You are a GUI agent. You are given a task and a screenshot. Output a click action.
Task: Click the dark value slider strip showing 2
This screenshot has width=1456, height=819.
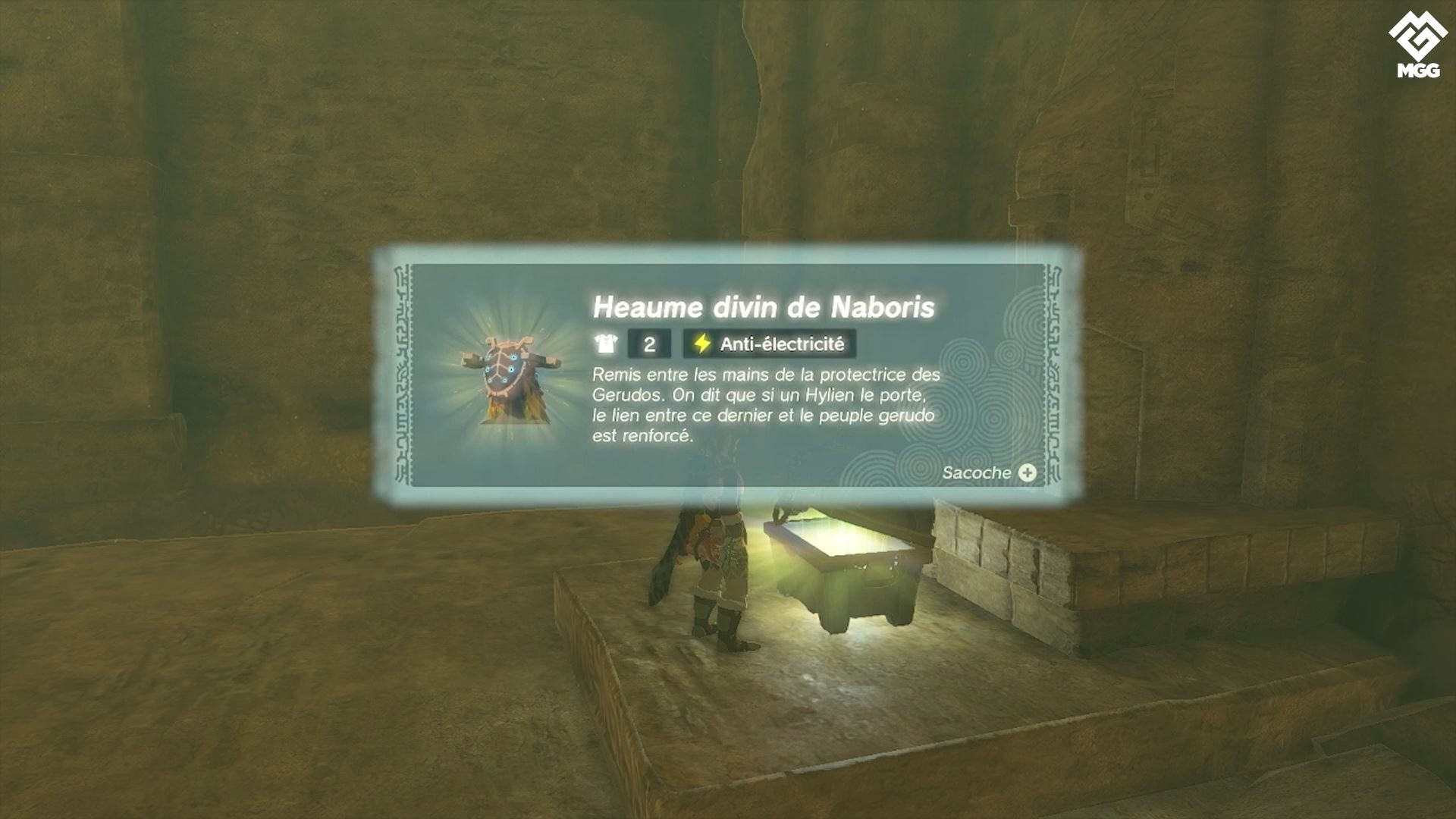click(648, 342)
